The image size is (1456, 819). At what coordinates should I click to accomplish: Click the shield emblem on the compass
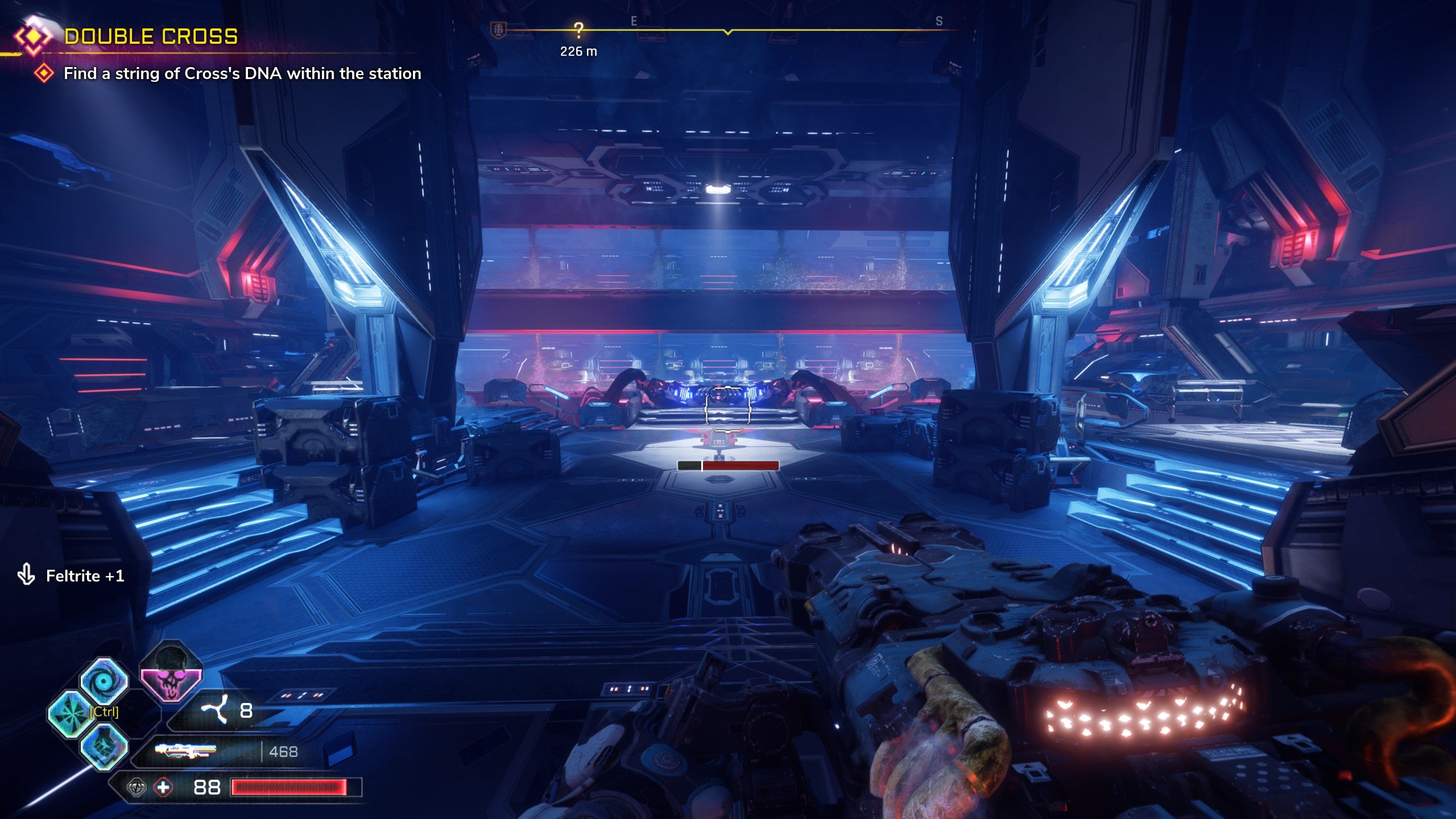499,31
